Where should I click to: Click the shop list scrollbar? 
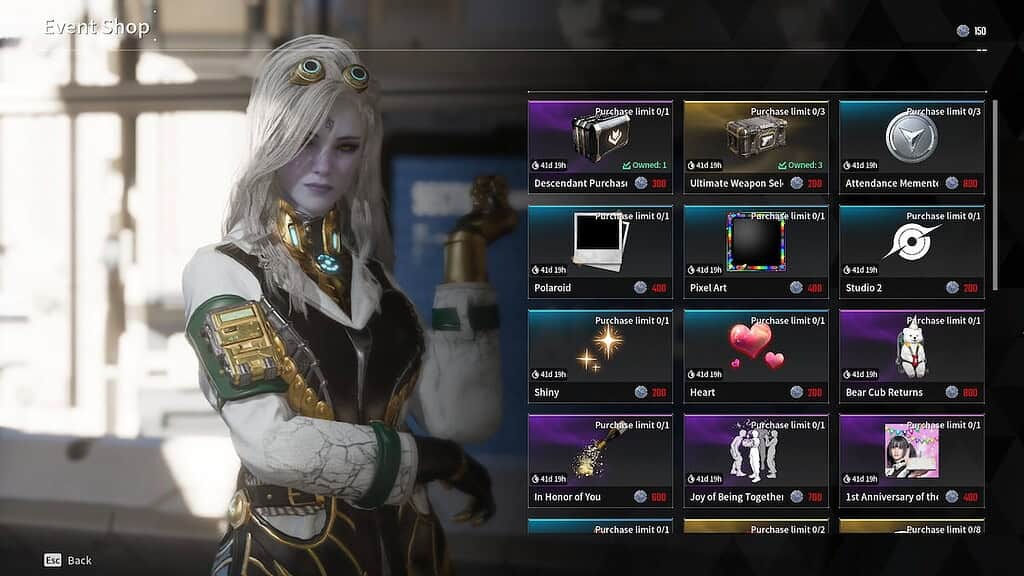[x=994, y=195]
